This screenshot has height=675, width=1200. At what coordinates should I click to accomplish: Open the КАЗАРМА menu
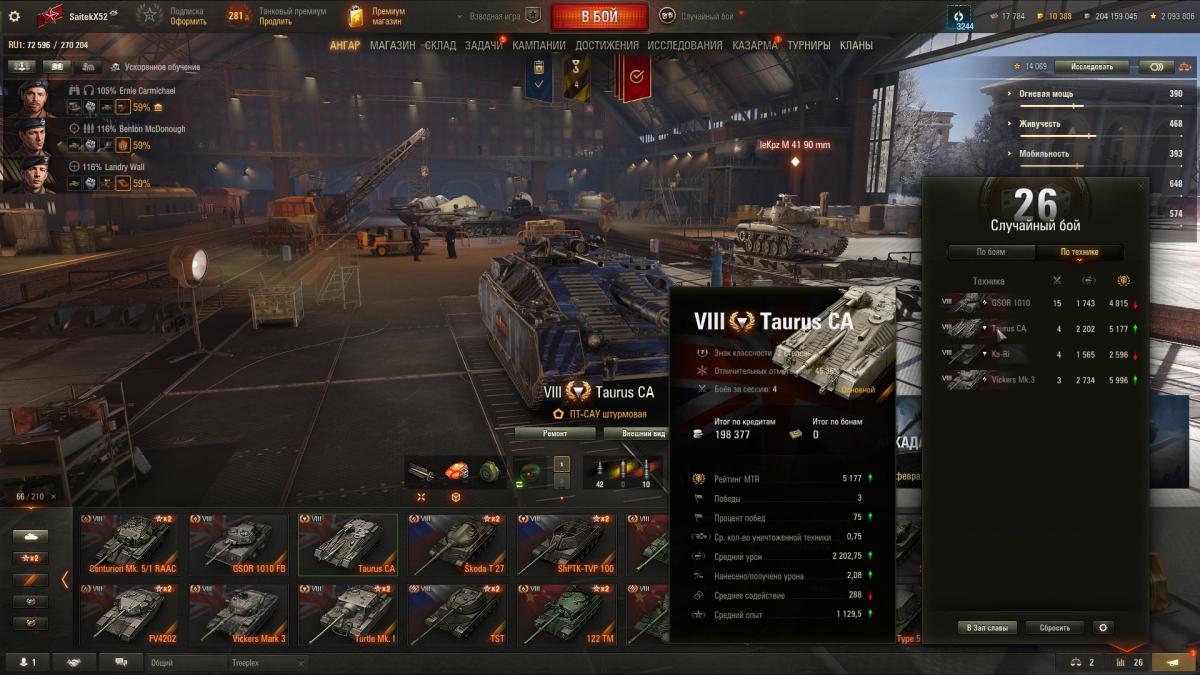coord(754,45)
